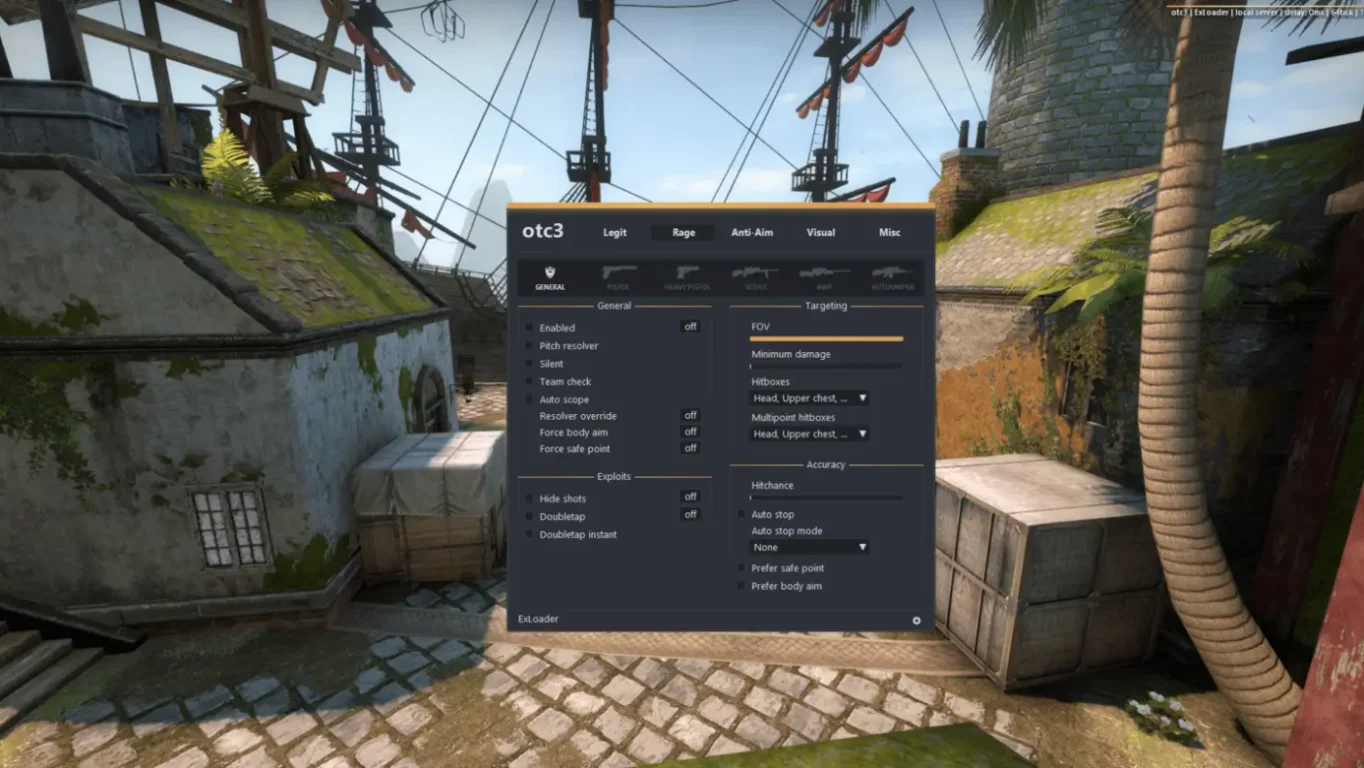This screenshot has width=1364, height=768.
Task: Go to the Misc tab
Action: [889, 233]
